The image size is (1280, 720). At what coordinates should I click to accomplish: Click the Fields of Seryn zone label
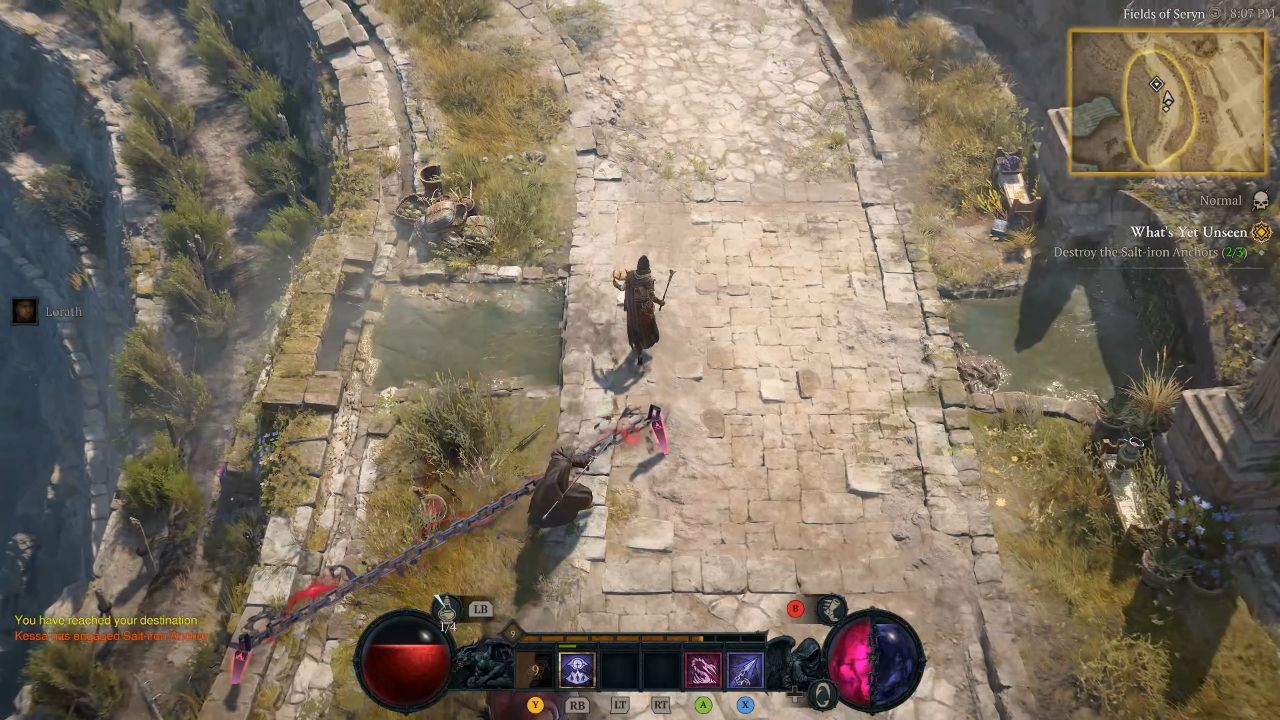tap(1163, 14)
